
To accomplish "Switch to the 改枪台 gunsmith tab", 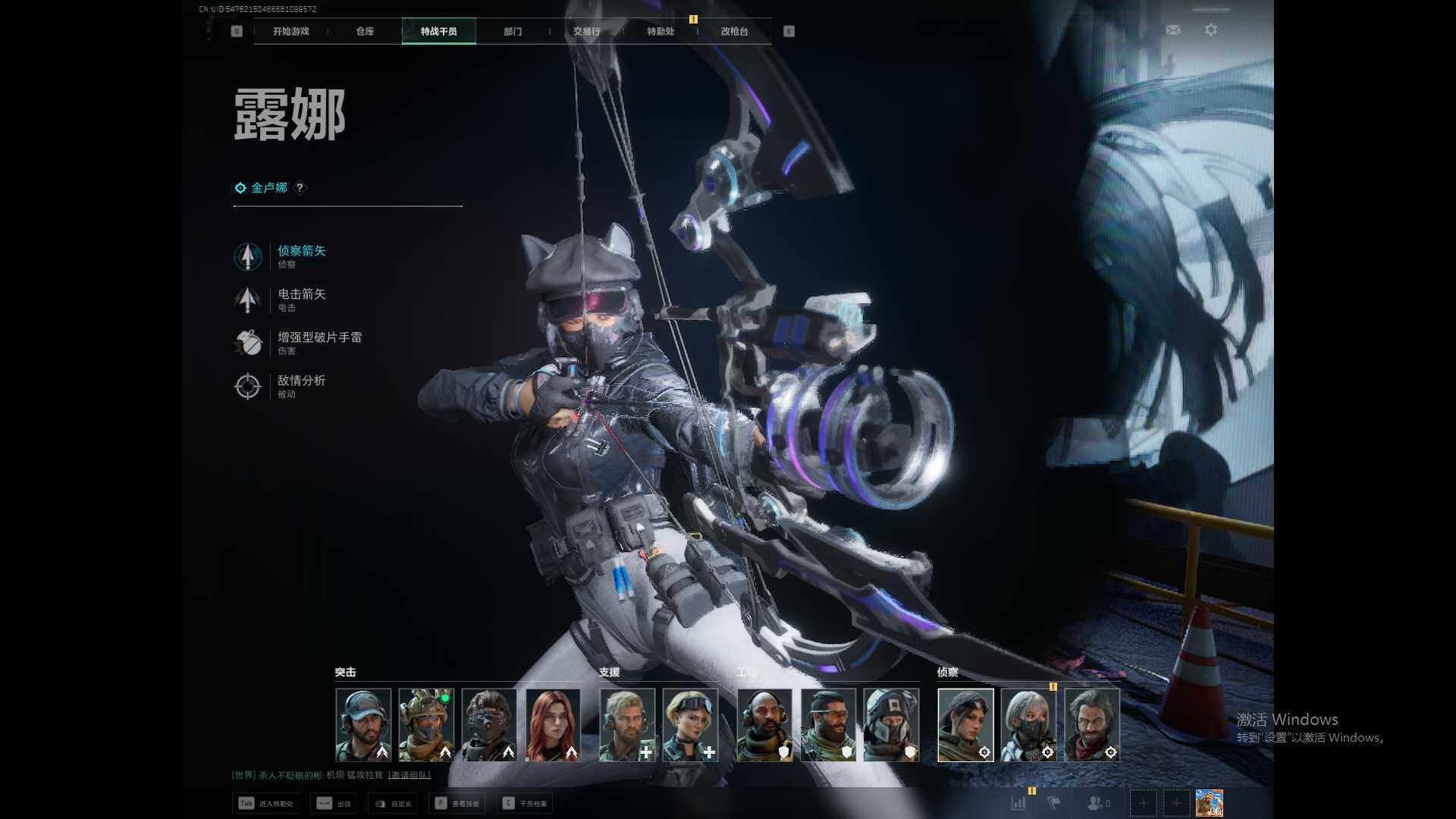I will pos(734,31).
